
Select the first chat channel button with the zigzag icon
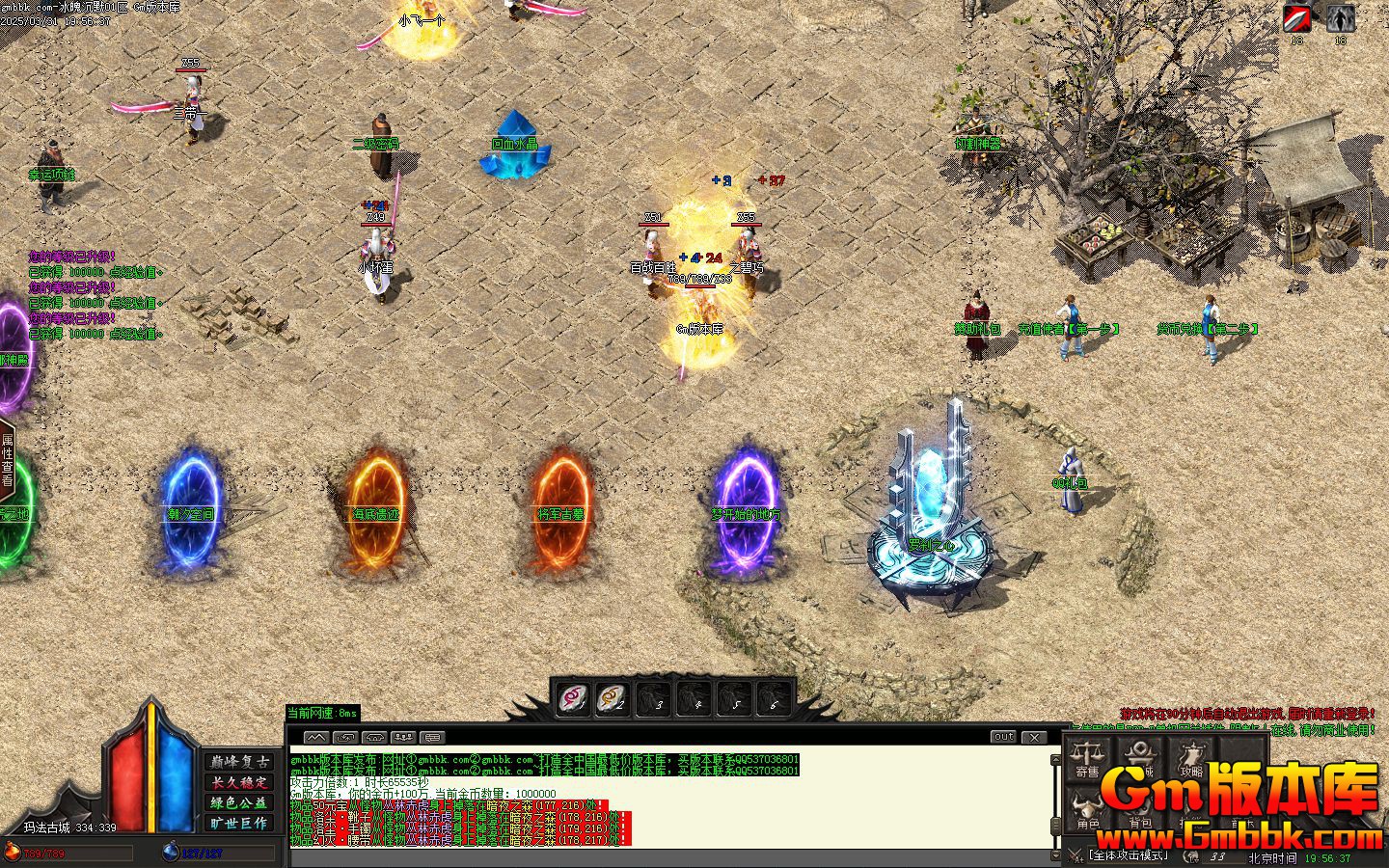pos(316,738)
